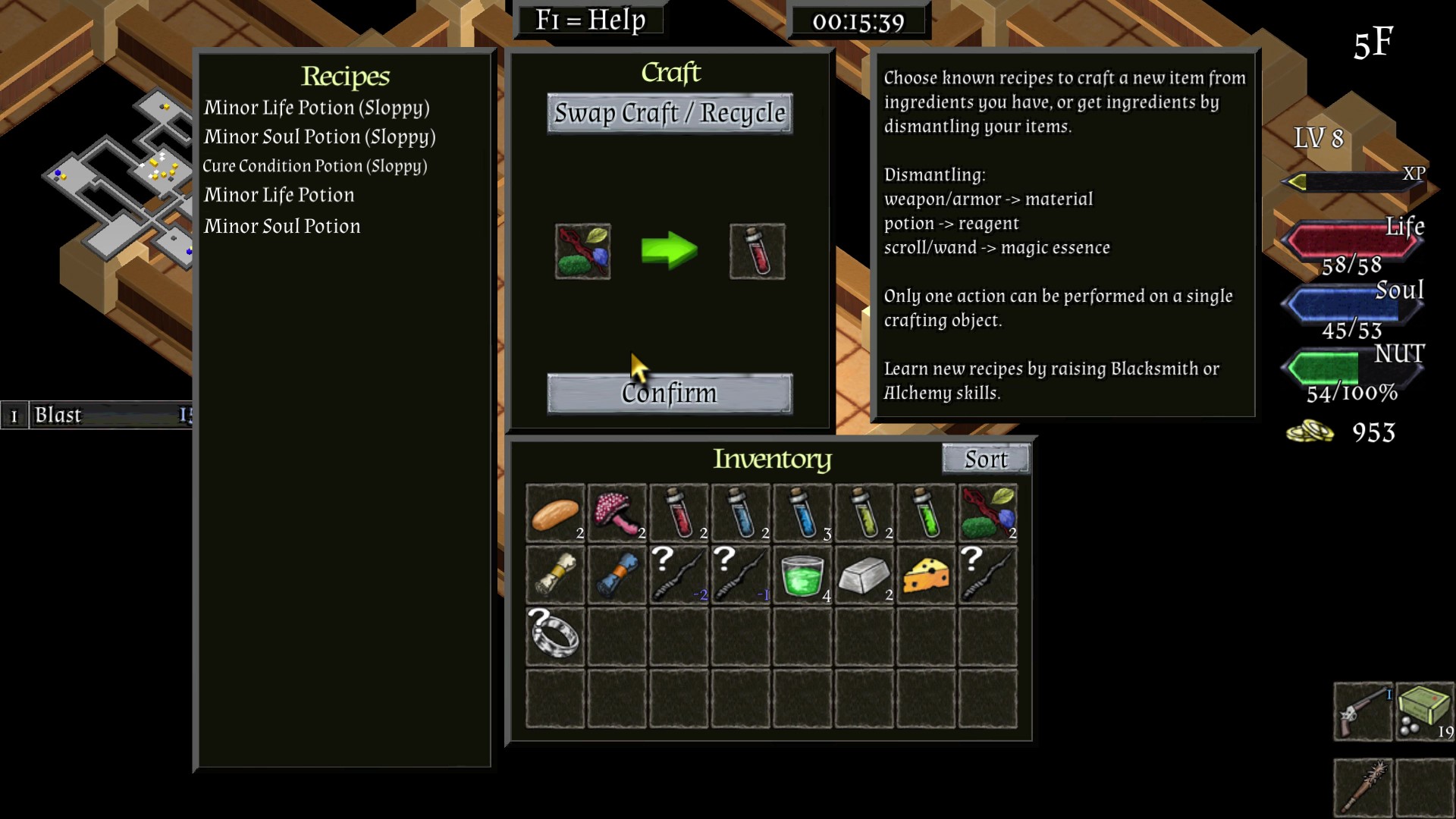Select the green liquid beaker slot
The width and height of the screenshot is (1456, 819).
tap(802, 576)
